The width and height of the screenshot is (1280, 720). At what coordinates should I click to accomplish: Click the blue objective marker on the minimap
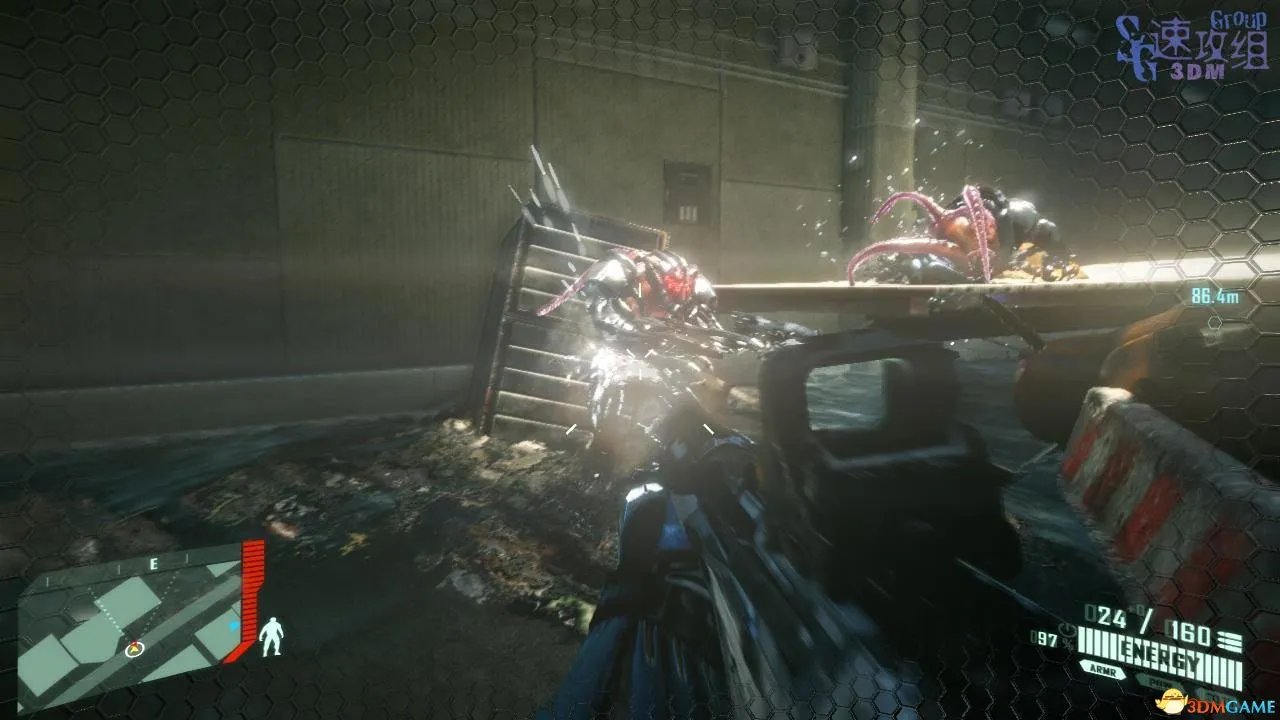[x=234, y=626]
